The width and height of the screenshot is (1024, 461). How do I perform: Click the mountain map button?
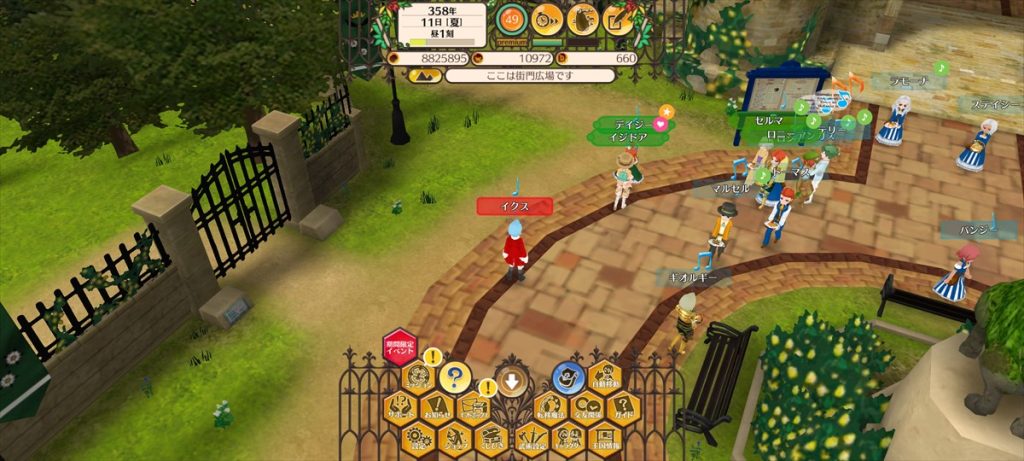(424, 75)
